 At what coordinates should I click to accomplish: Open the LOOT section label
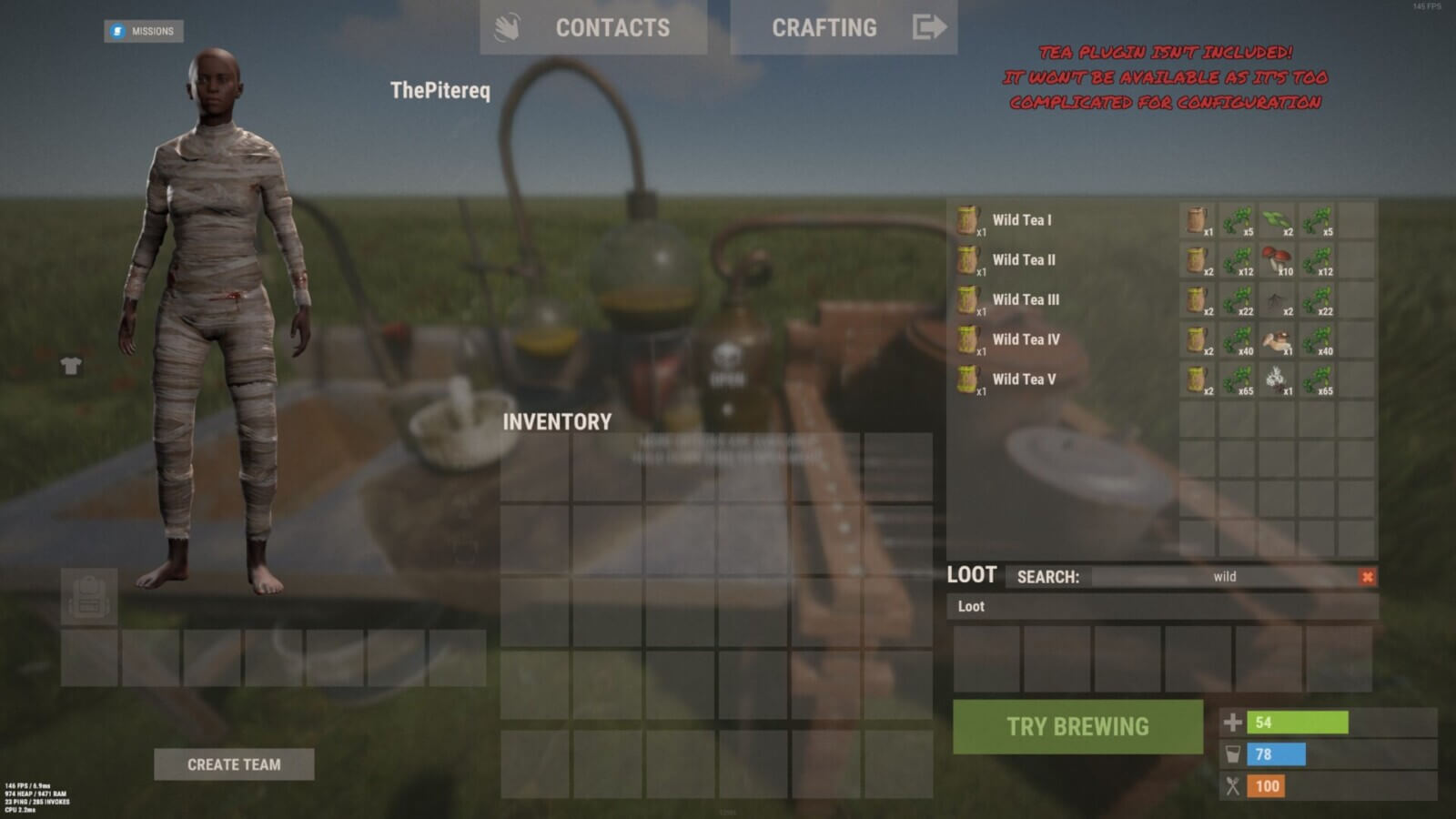(971, 574)
